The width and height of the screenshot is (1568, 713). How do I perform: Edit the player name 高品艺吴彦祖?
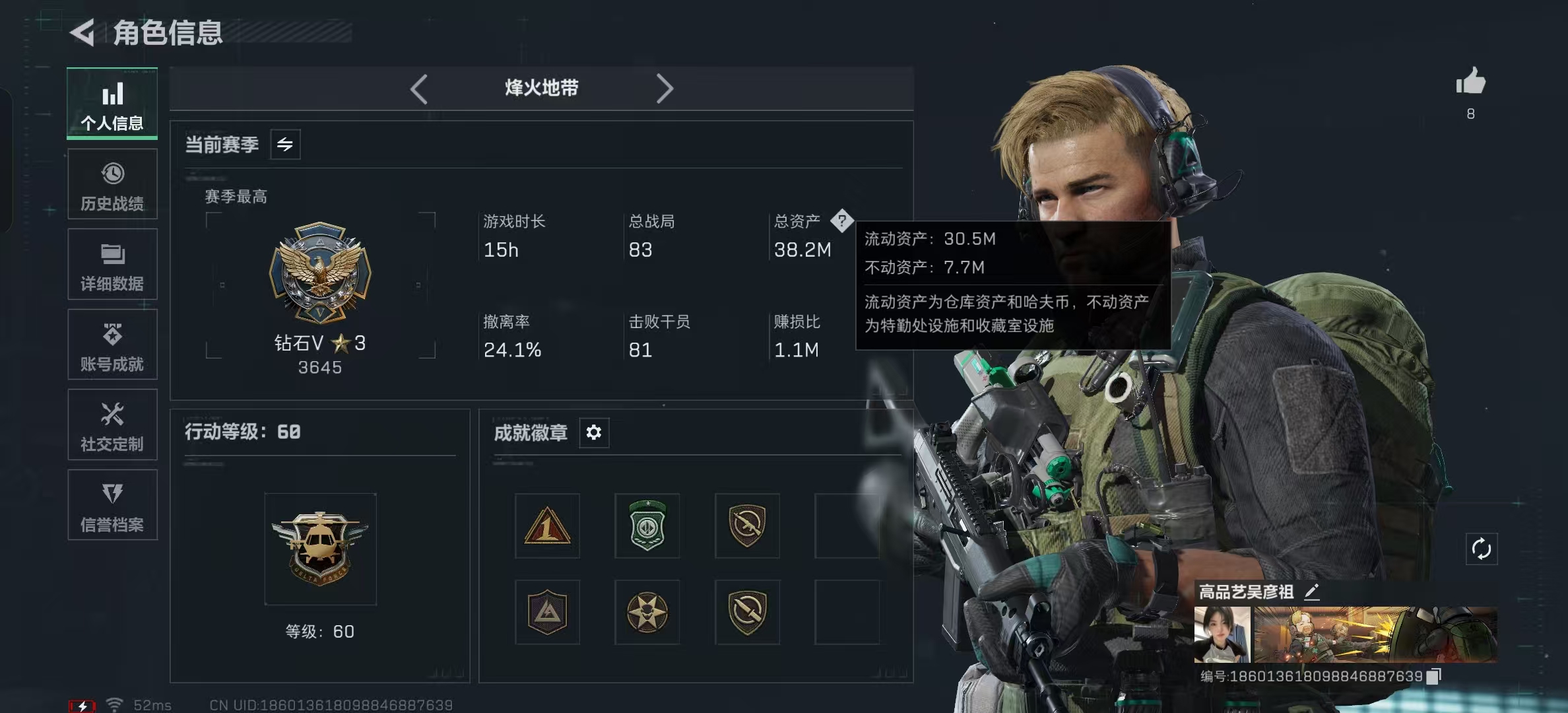pyautogui.click(x=1312, y=592)
